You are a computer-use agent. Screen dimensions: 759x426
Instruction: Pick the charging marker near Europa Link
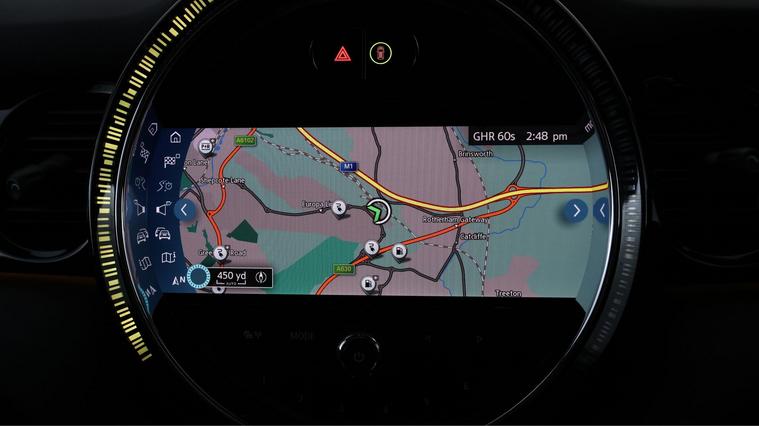click(x=340, y=208)
